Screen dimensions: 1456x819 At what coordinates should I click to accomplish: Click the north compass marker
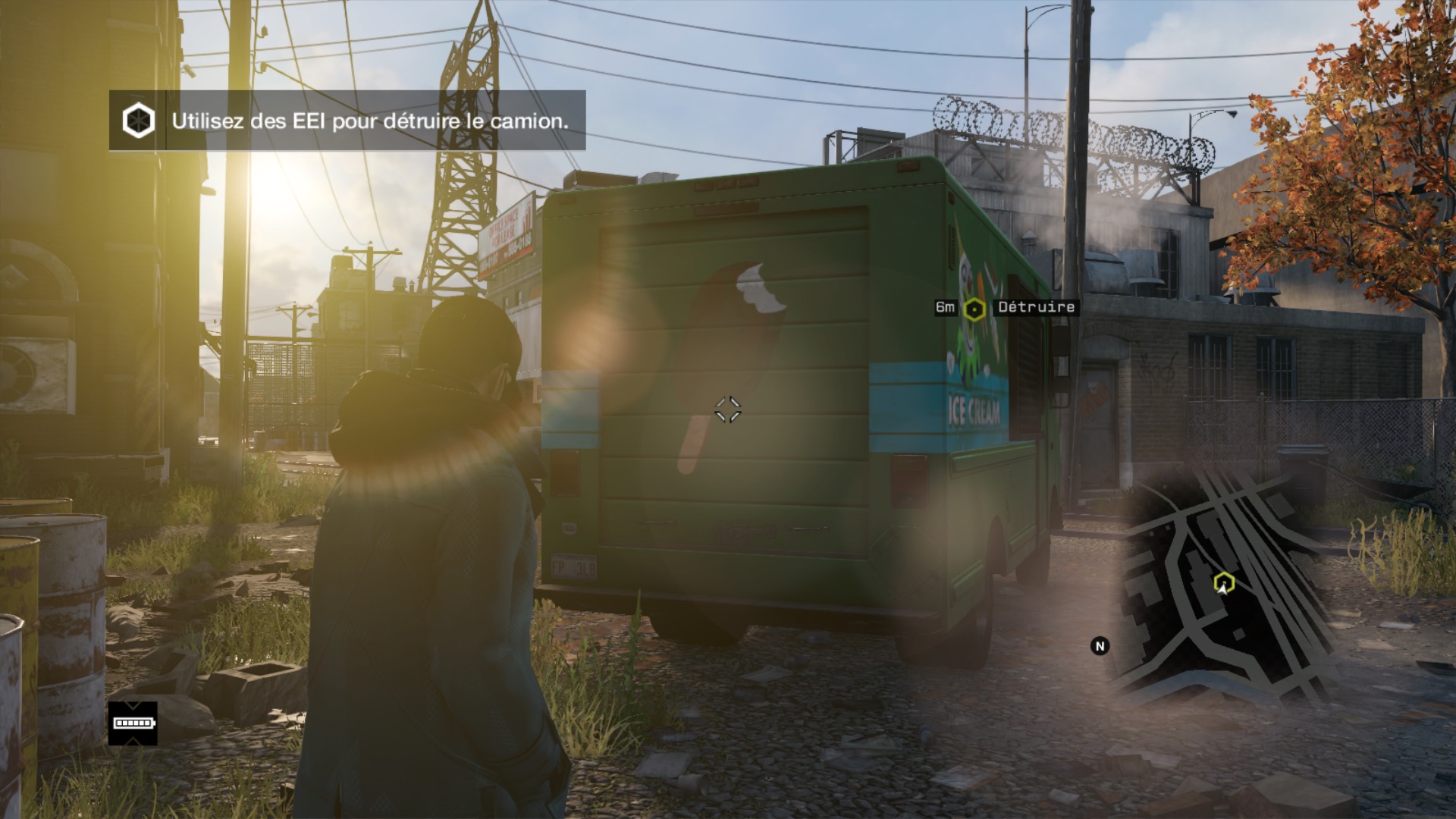1100,646
